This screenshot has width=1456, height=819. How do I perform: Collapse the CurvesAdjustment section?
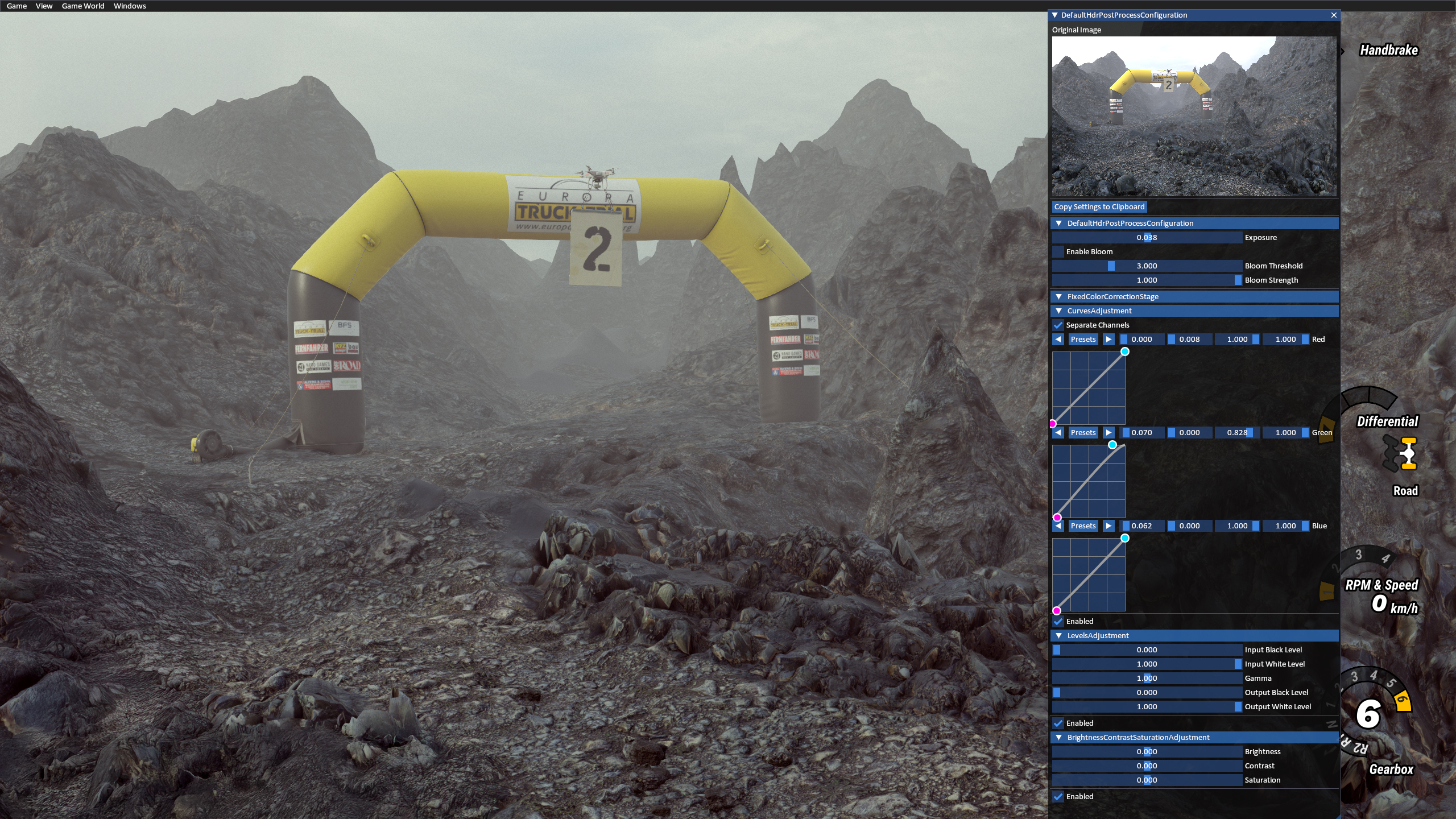point(1059,311)
